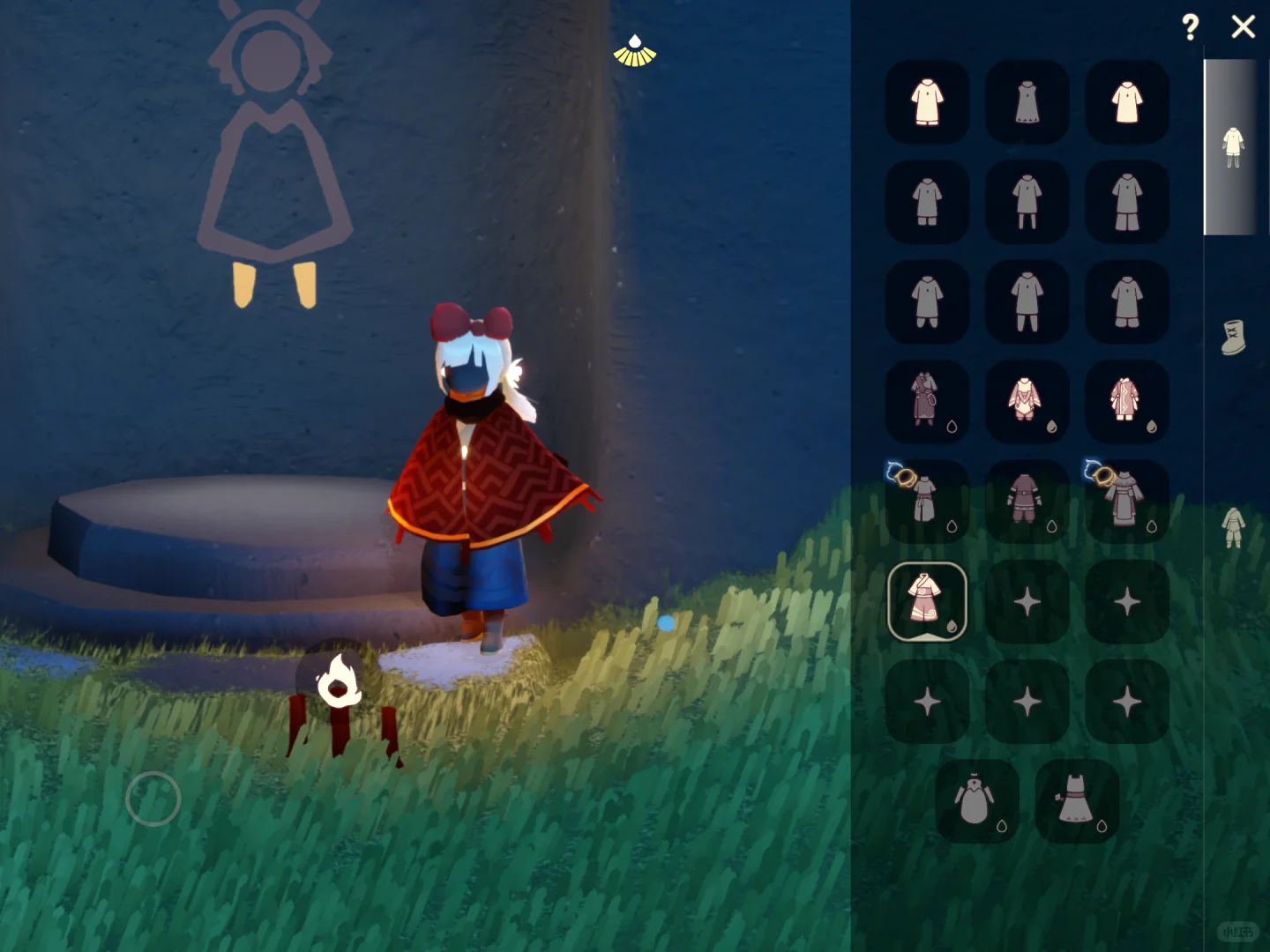Pick the grey dress with red sash
The image size is (1270, 952).
click(1076, 801)
